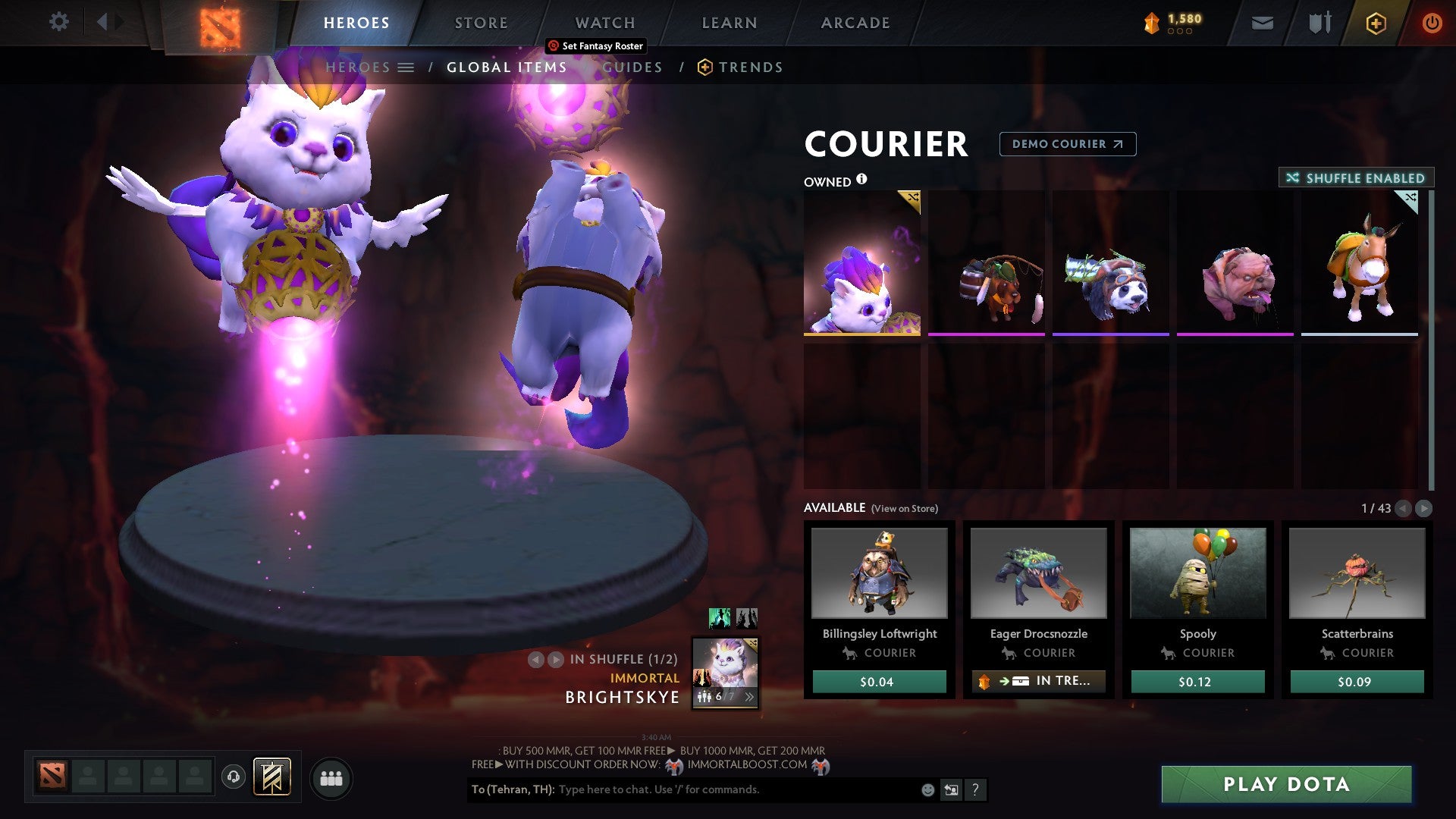
Task: Click the Demo Courier button
Action: coord(1067,144)
